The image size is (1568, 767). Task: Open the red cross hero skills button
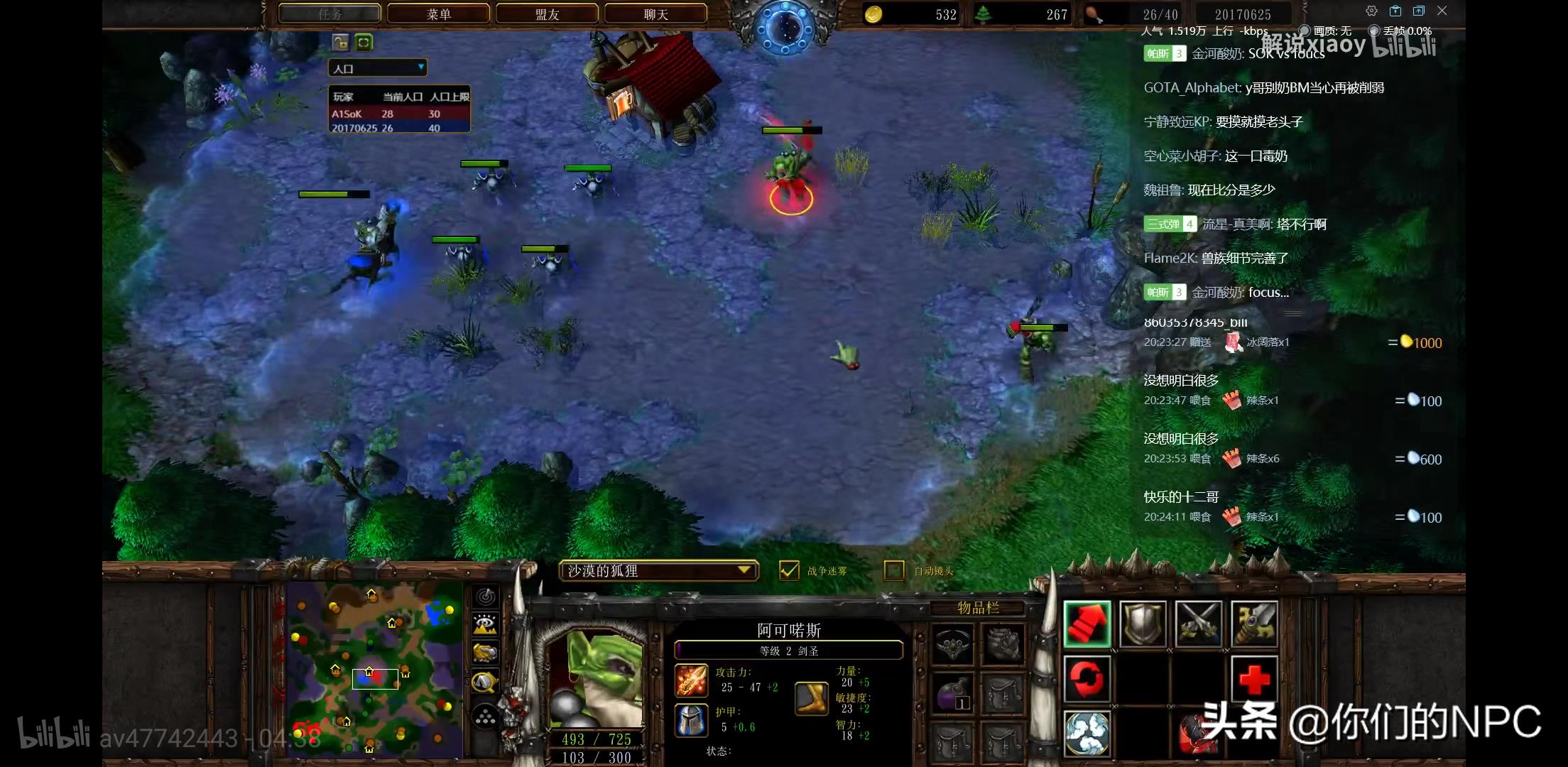pos(1254,679)
